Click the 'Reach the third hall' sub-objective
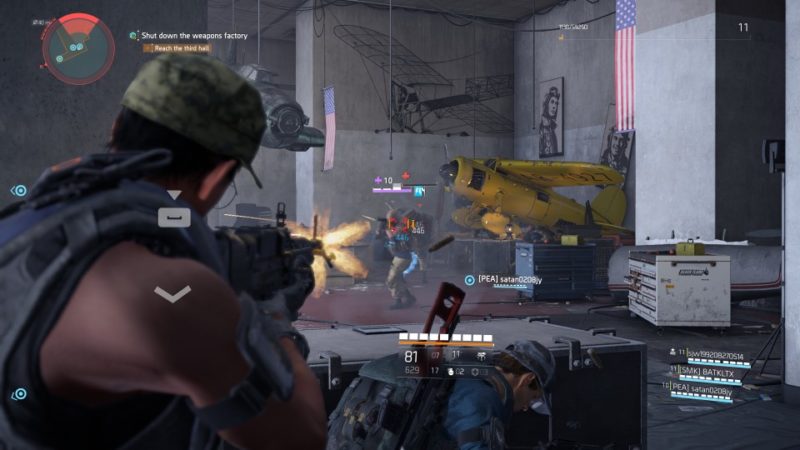The image size is (800, 450). (182, 48)
